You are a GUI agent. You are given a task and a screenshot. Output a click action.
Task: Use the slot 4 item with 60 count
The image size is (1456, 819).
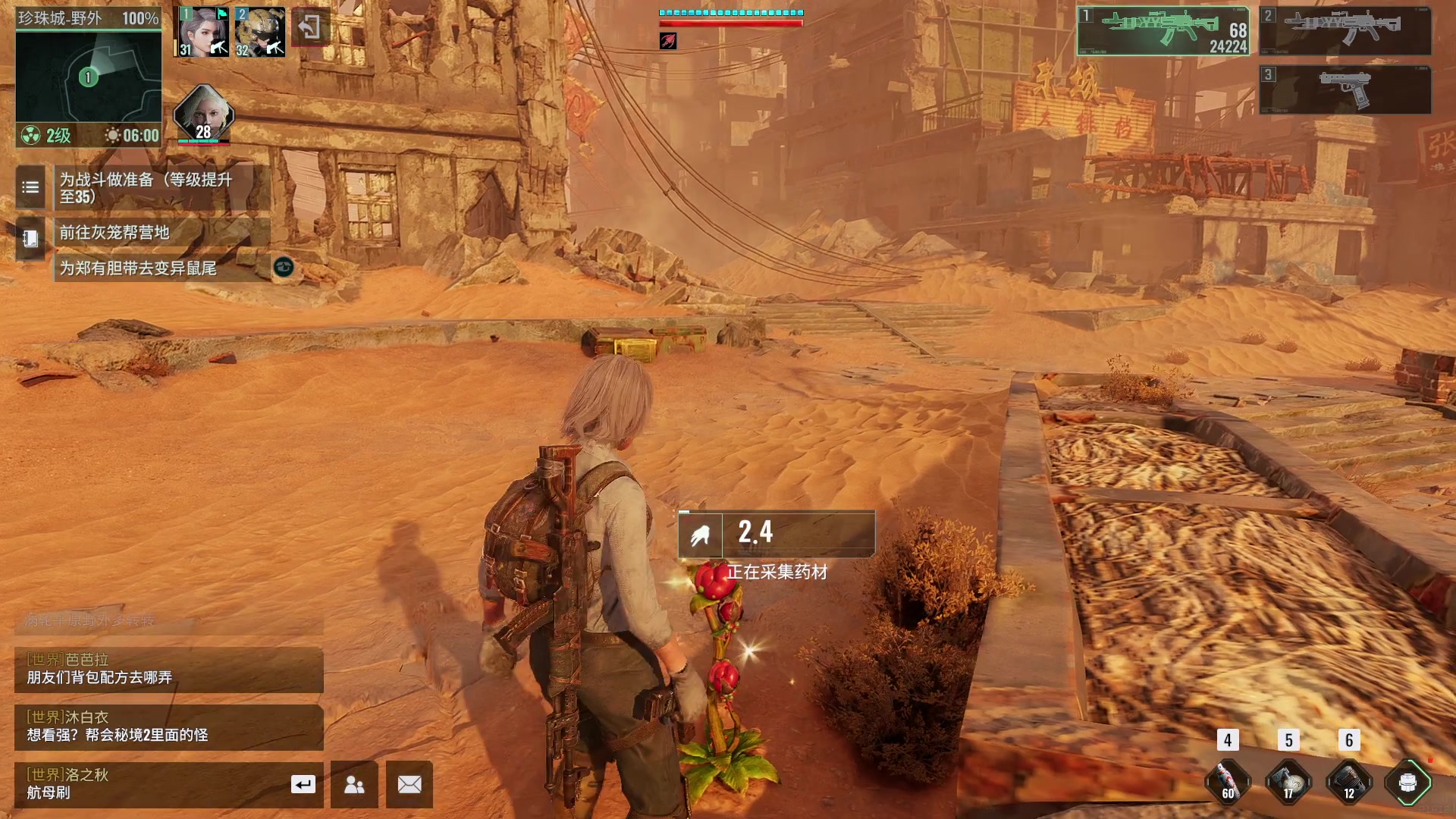[1228, 781]
